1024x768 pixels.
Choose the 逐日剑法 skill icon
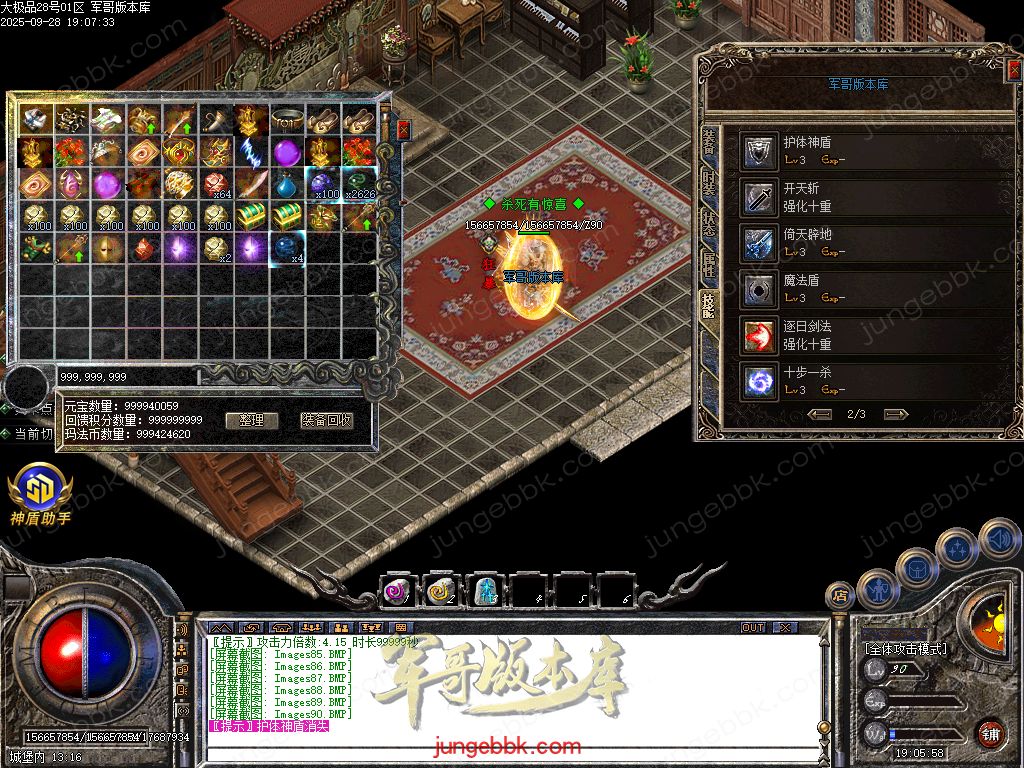click(x=760, y=335)
